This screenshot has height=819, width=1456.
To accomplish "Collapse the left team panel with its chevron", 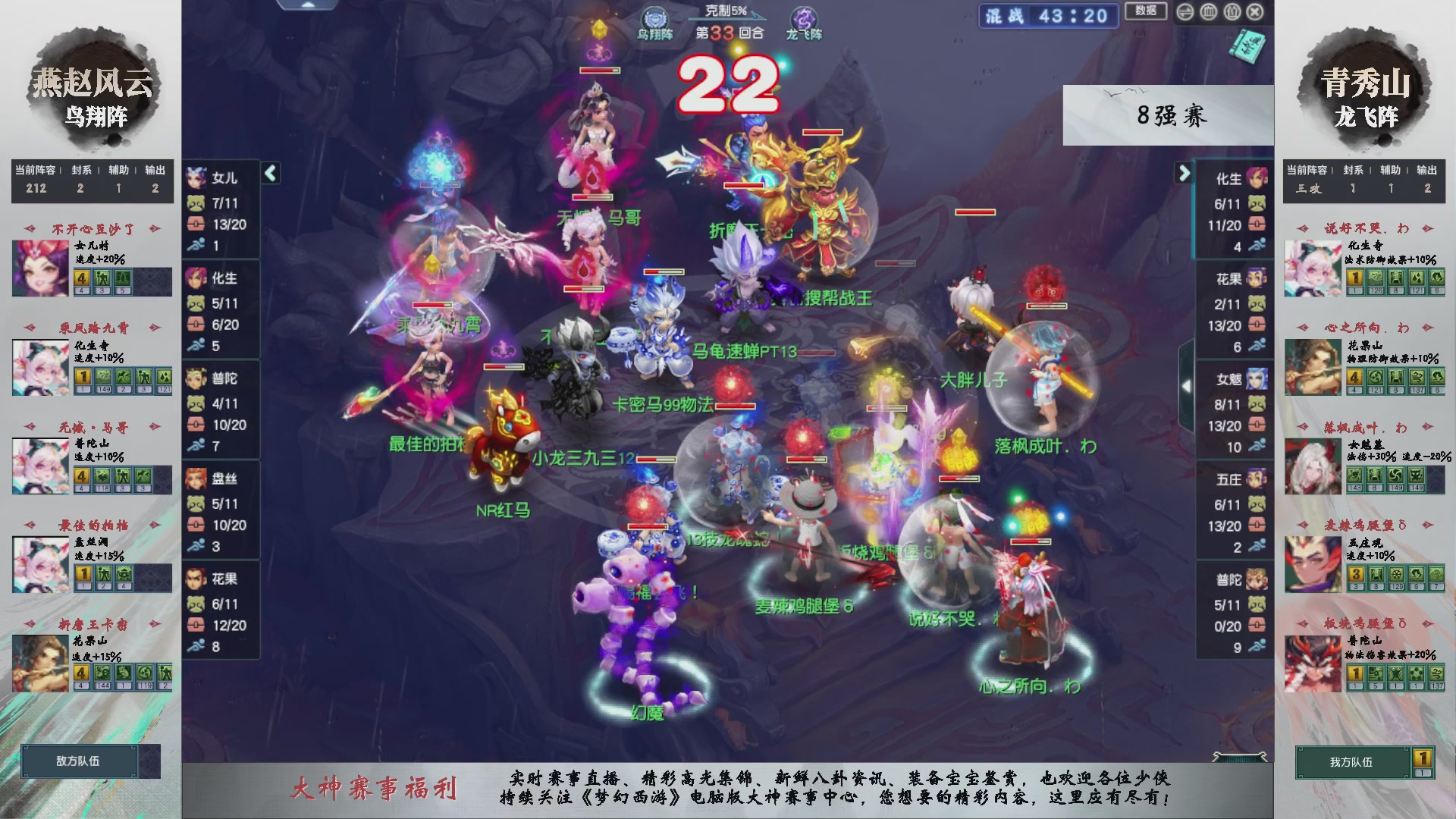I will coord(269,173).
